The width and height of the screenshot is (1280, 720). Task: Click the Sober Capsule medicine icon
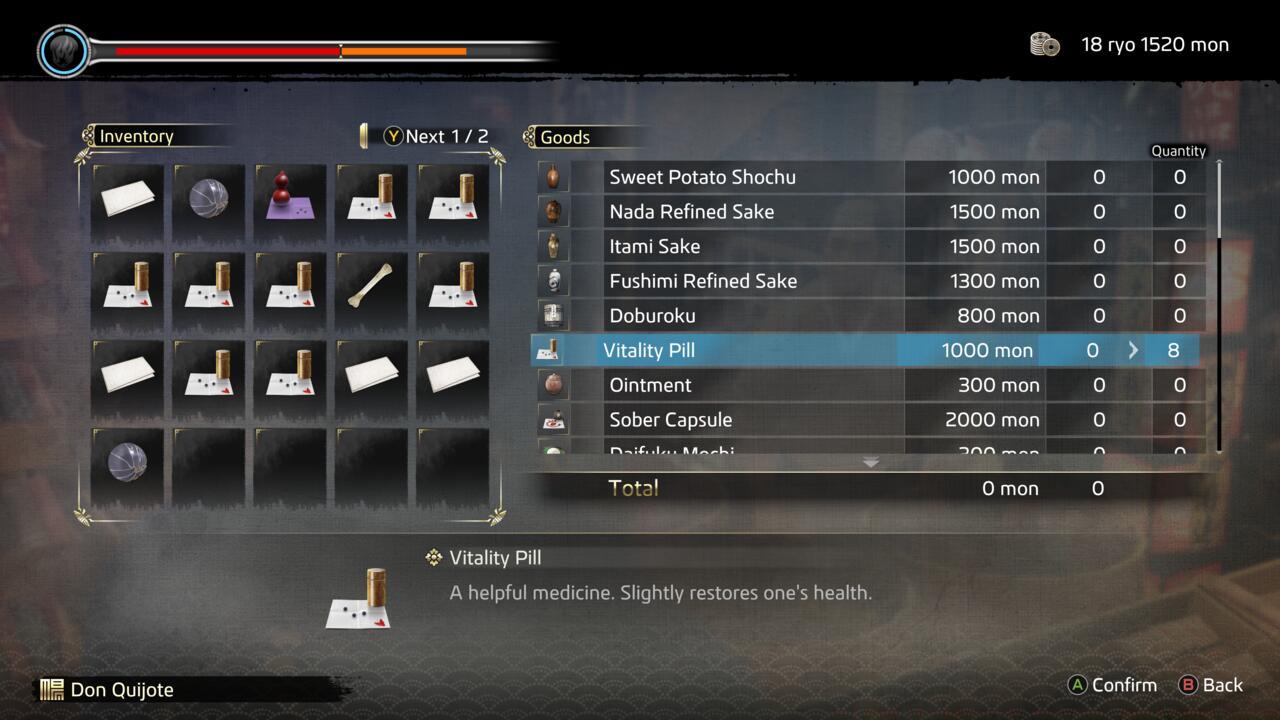(553, 419)
